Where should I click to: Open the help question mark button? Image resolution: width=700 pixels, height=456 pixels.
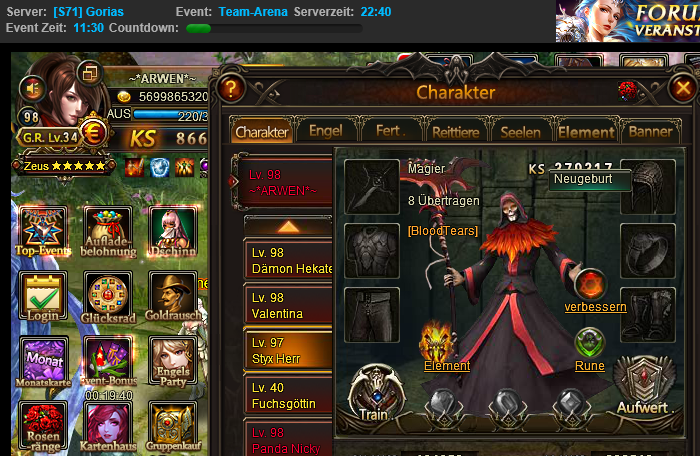230,88
